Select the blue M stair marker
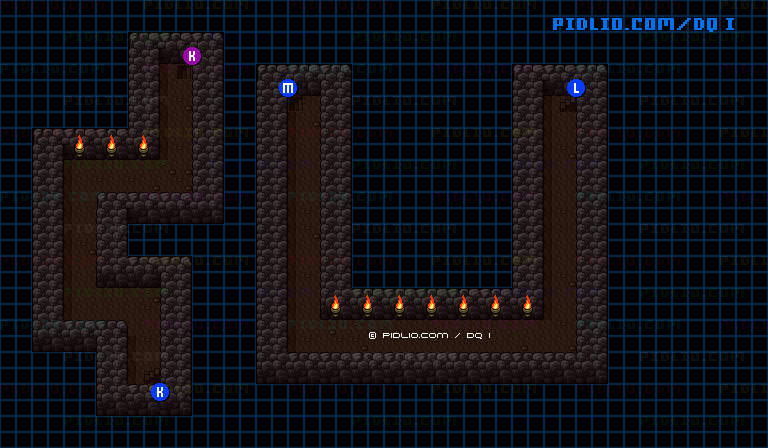Screen dimensions: 768x448 click(x=288, y=88)
